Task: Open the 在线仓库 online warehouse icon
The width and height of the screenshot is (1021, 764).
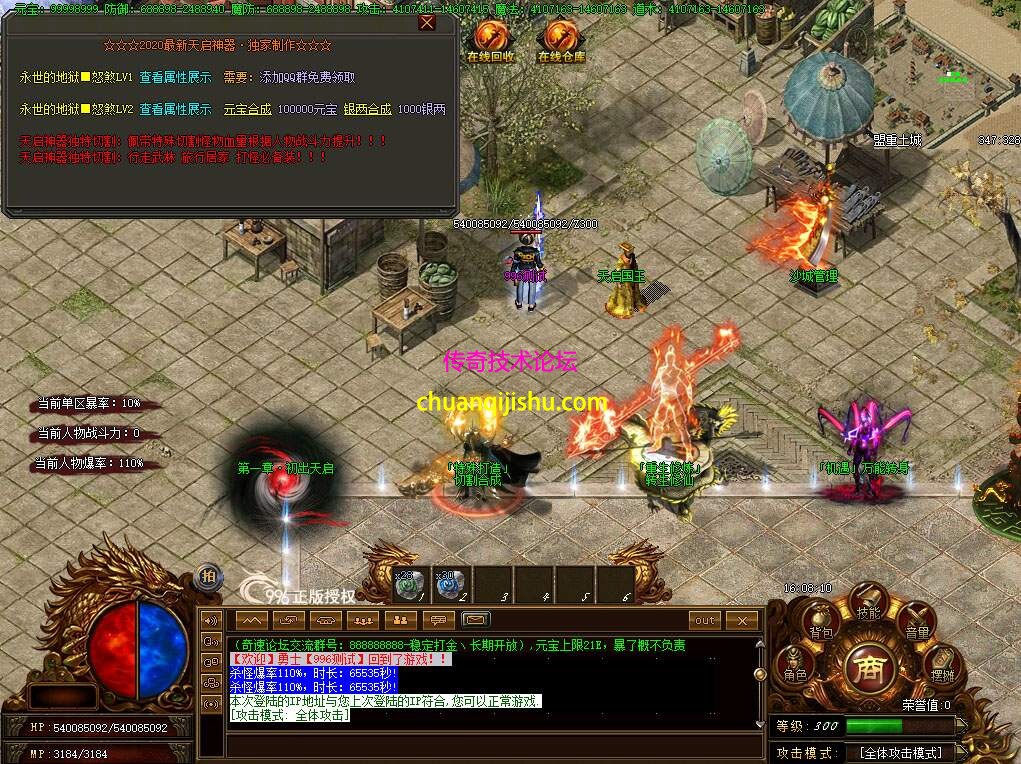Action: click(561, 40)
